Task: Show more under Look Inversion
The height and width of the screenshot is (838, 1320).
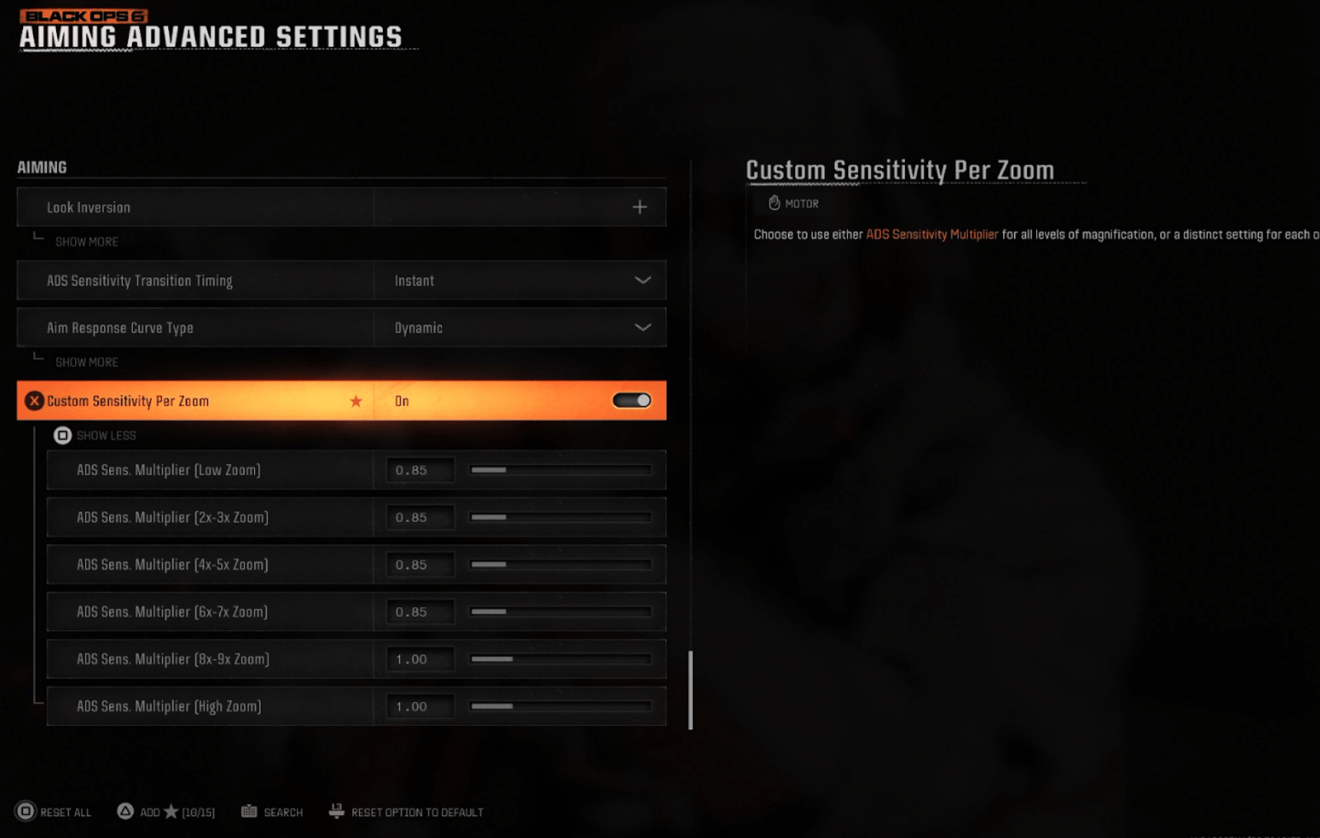Action: coord(86,242)
